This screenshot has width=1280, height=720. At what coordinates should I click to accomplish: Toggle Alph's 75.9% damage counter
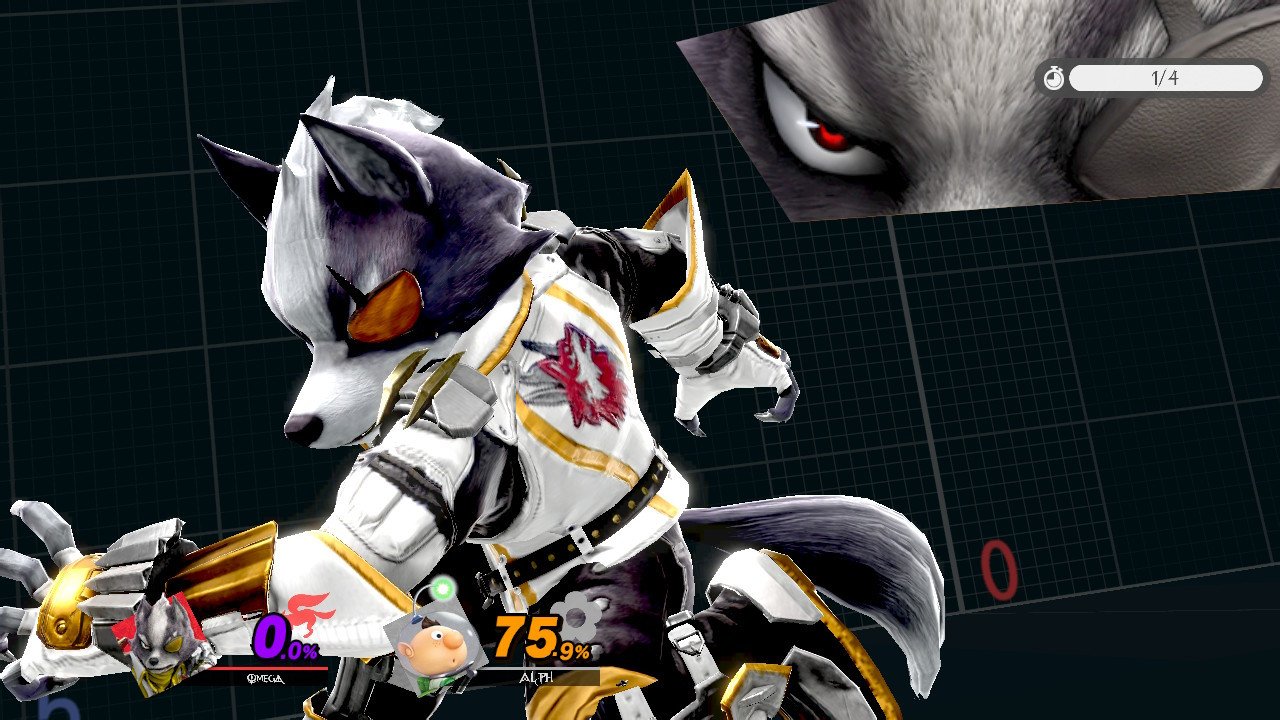tap(540, 637)
